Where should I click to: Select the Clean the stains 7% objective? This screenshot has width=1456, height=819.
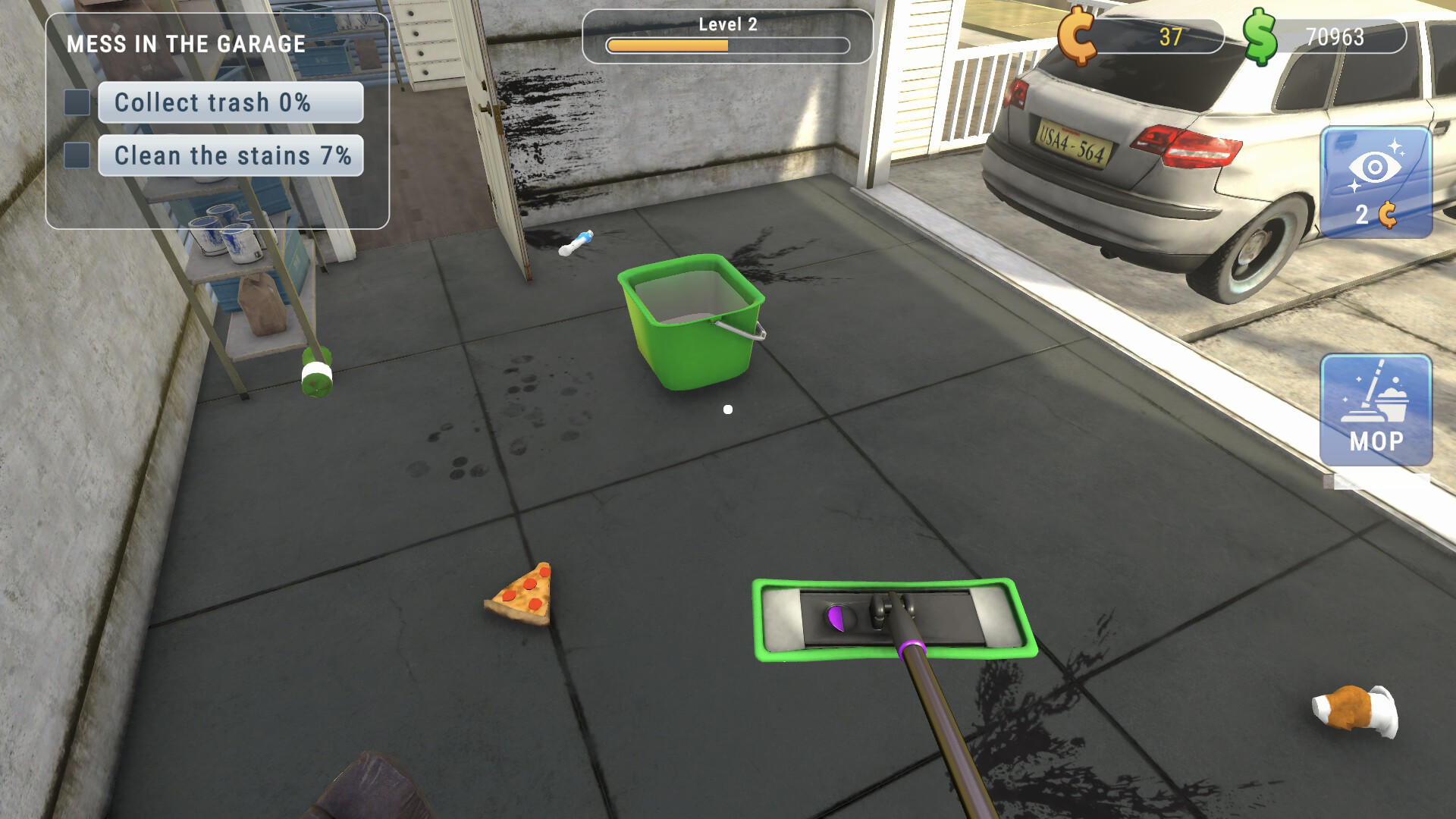(231, 155)
